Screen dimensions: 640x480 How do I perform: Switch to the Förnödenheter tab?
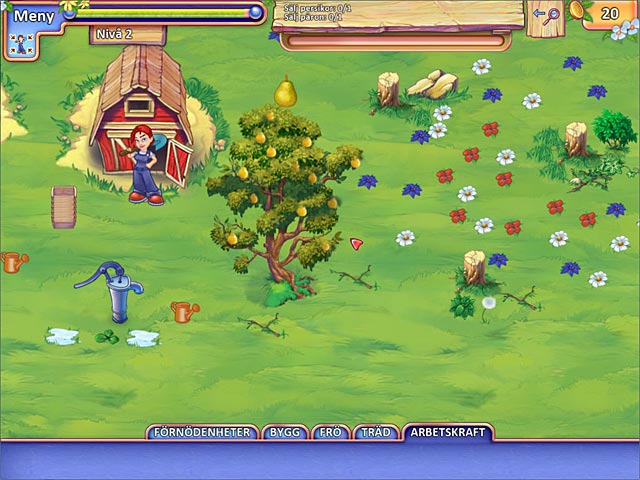202,433
